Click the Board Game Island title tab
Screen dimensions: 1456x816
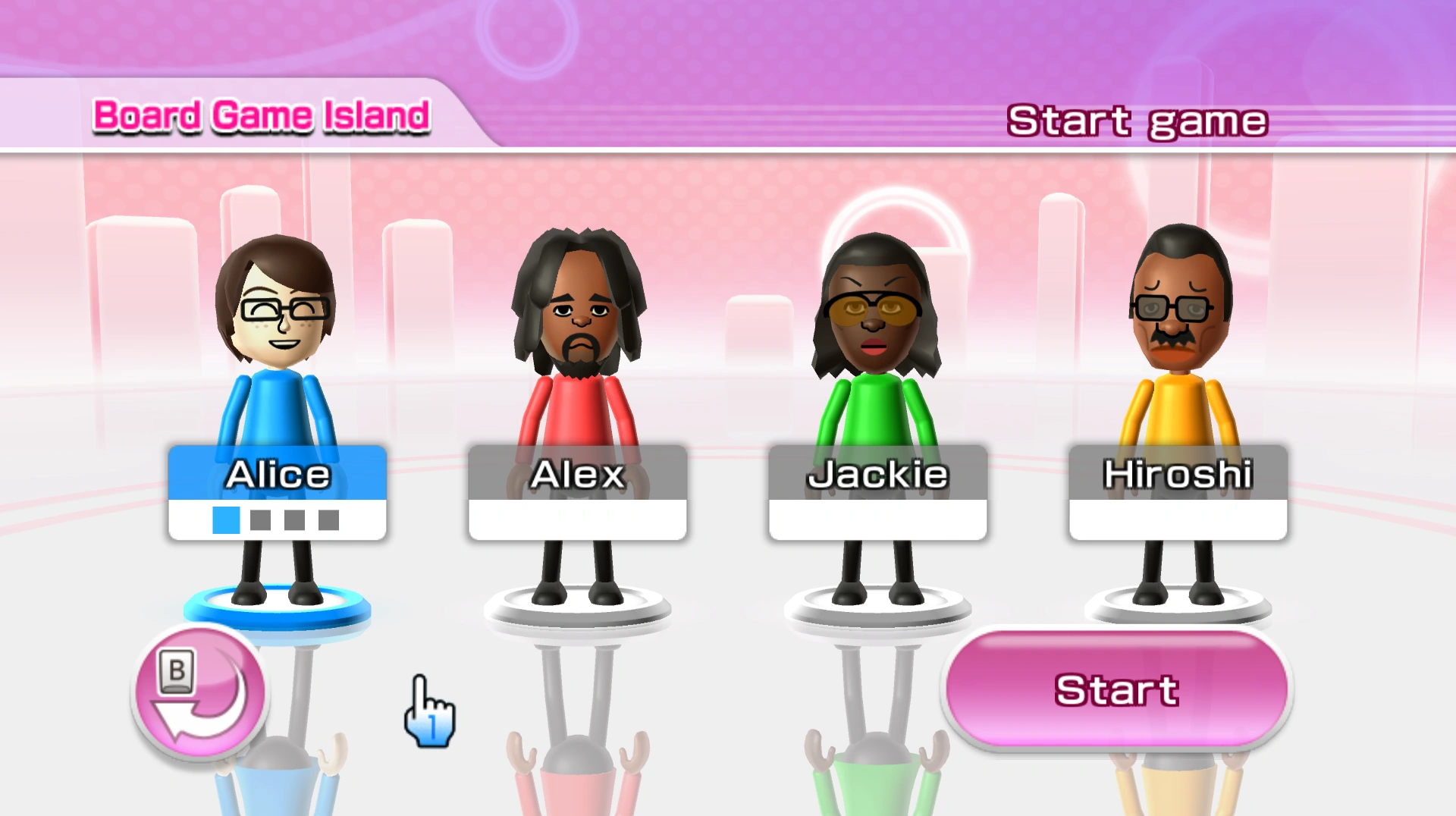[x=262, y=115]
